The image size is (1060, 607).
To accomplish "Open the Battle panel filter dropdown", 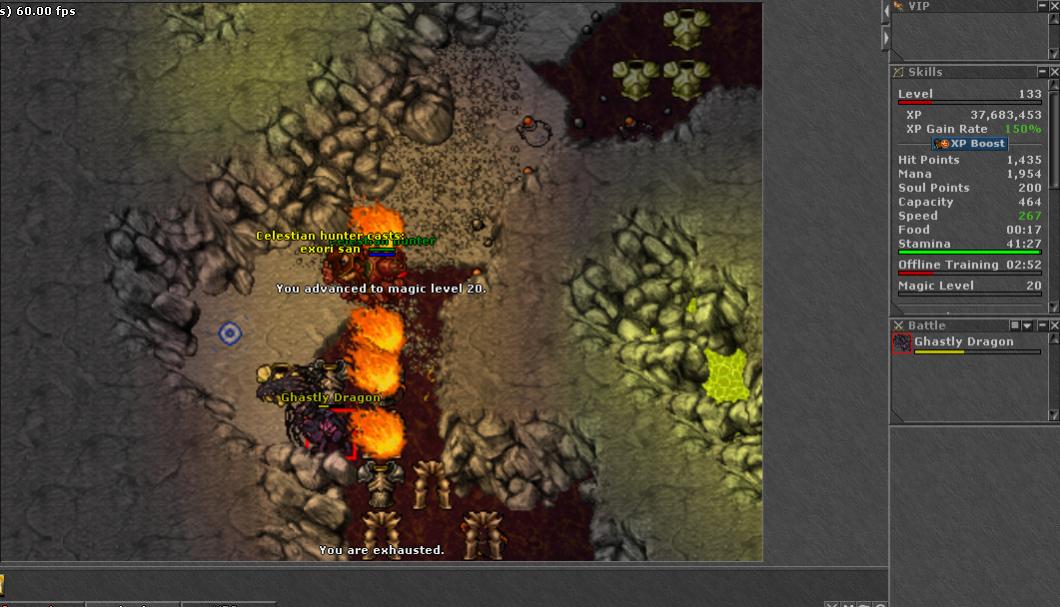I will (1027, 326).
